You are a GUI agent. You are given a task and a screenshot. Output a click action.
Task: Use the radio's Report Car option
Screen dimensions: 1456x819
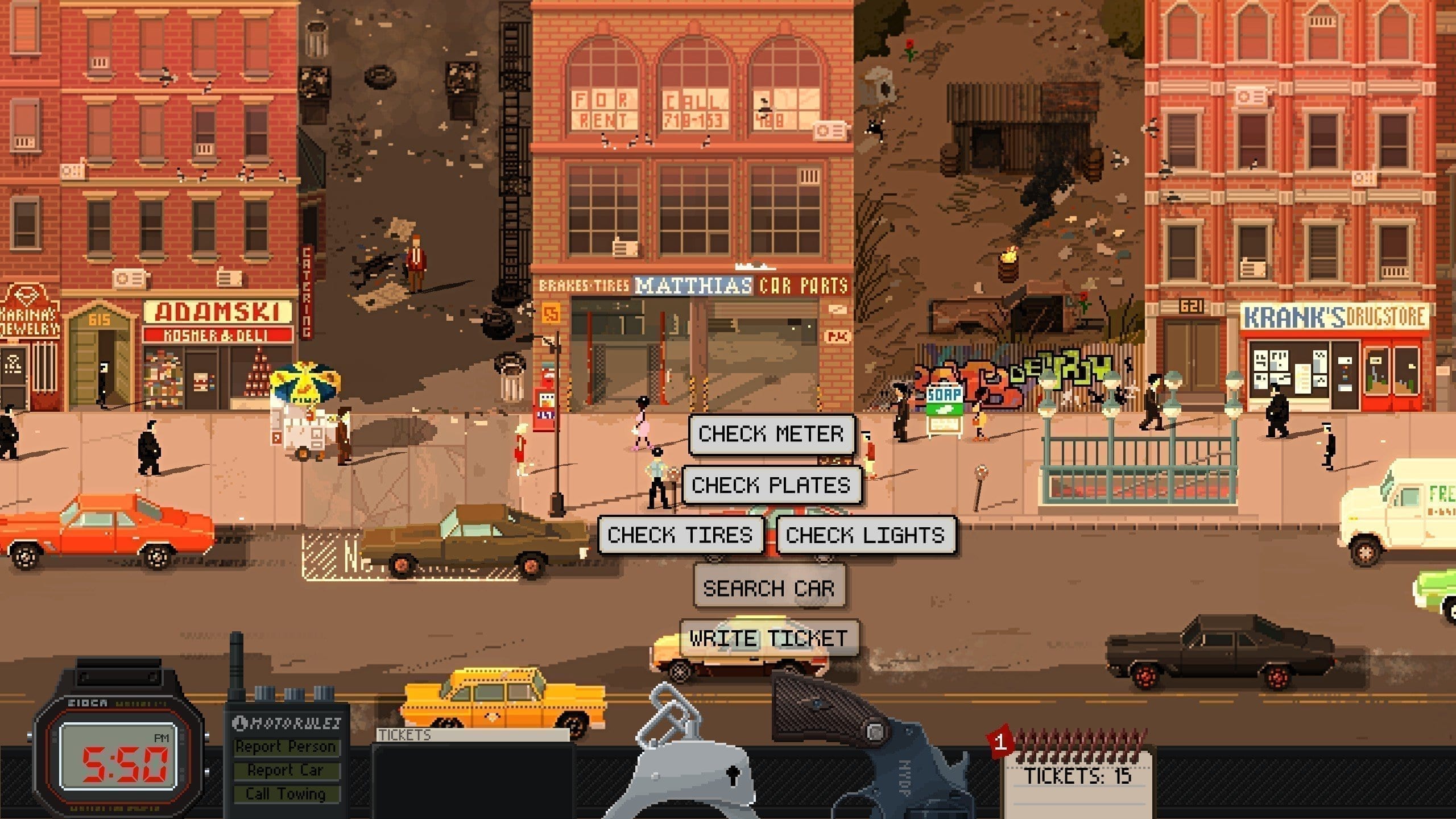point(286,770)
